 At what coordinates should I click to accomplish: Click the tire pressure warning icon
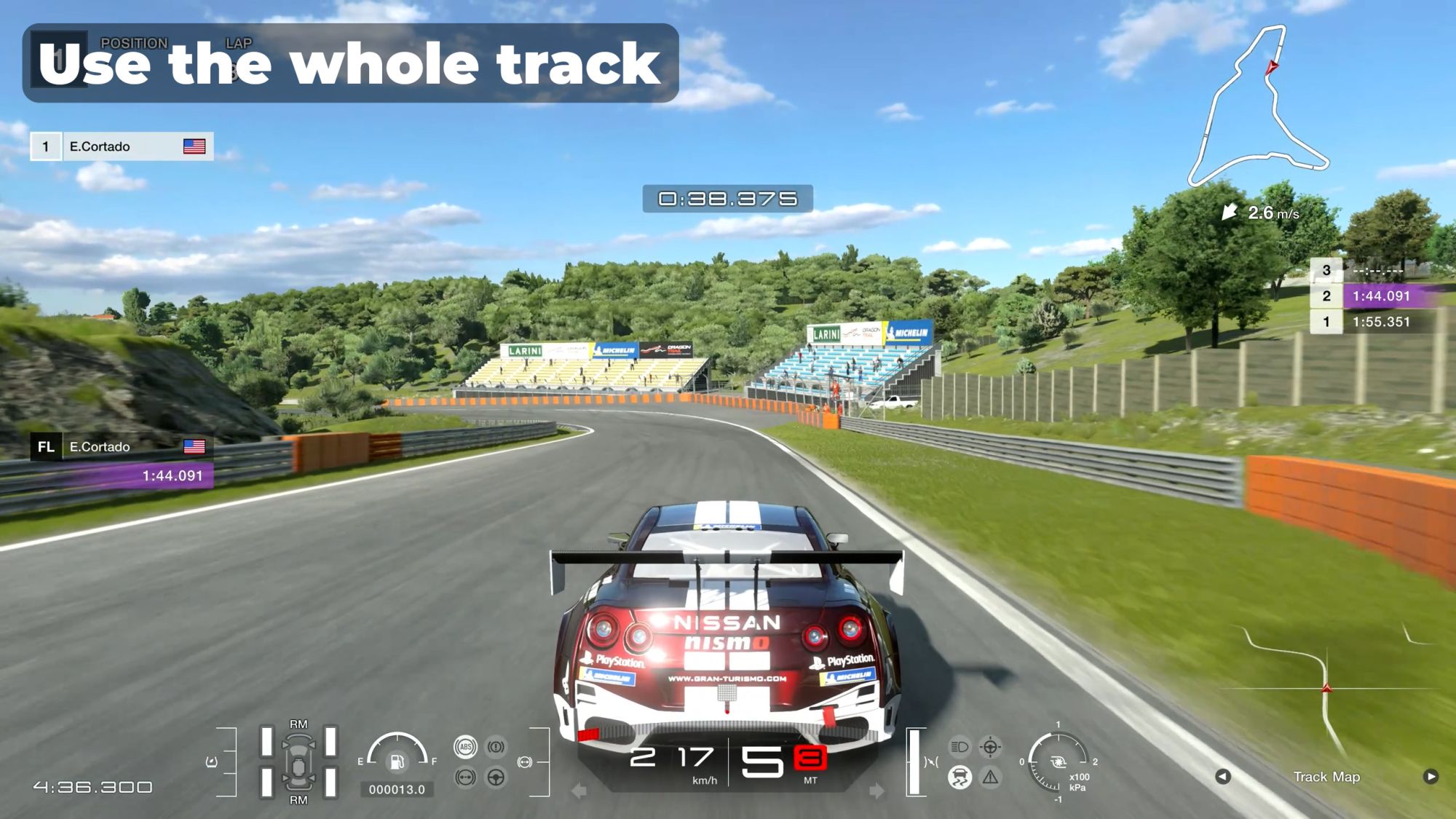[212, 762]
